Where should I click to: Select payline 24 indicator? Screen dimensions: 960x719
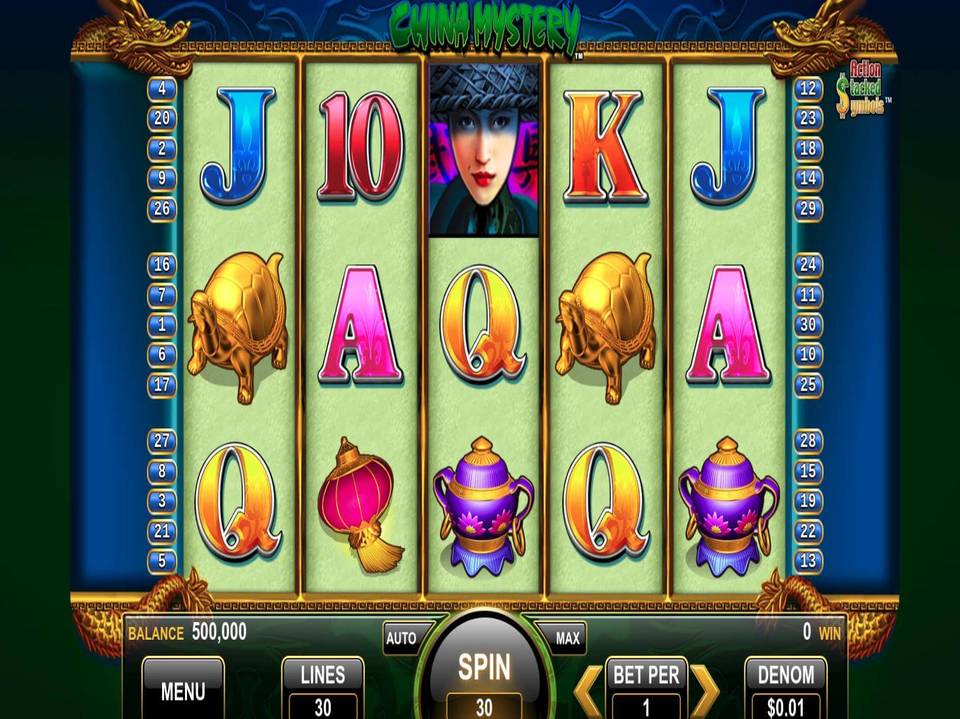pos(808,265)
